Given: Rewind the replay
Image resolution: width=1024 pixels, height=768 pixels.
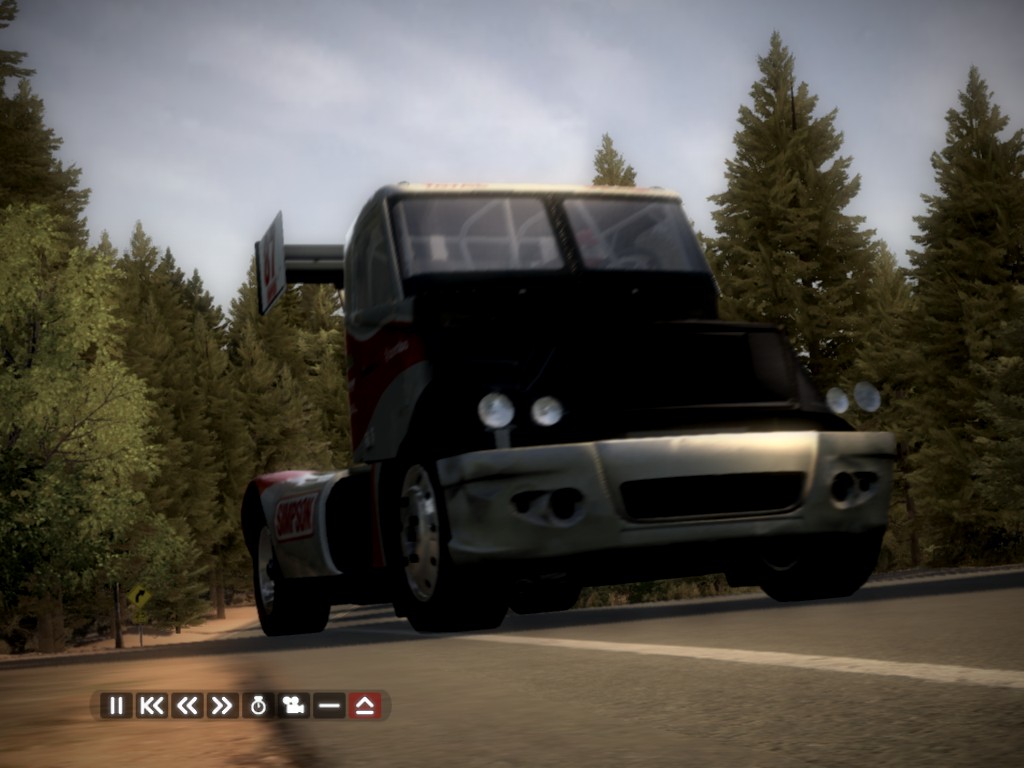Looking at the screenshot, I should coord(187,705).
